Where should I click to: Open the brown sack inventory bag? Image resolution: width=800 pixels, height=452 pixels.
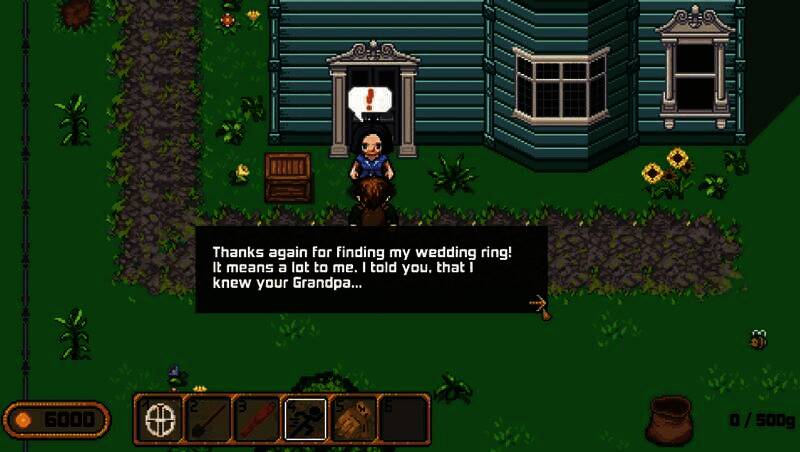670,418
